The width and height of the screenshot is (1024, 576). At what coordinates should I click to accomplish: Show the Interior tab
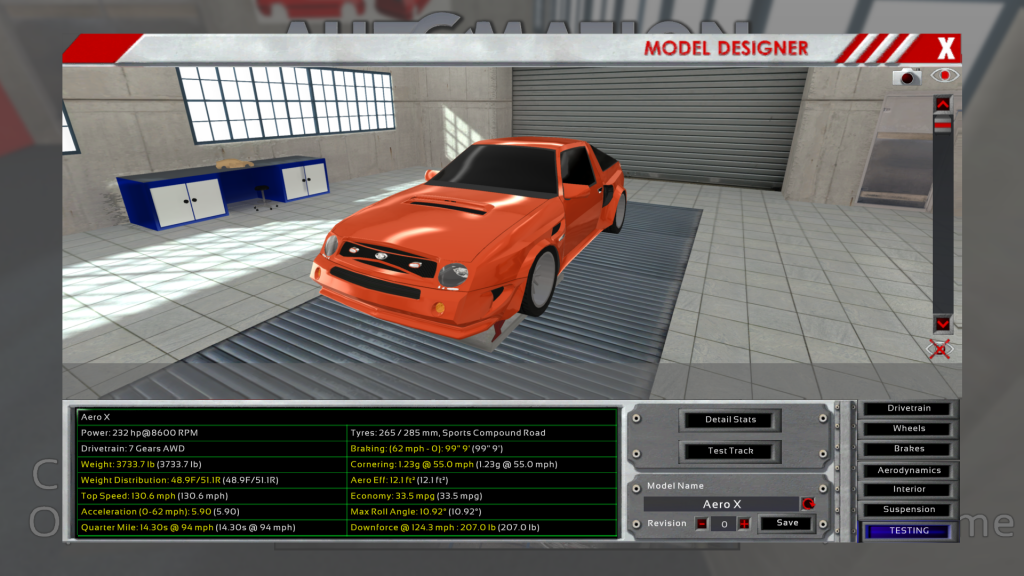coord(908,490)
